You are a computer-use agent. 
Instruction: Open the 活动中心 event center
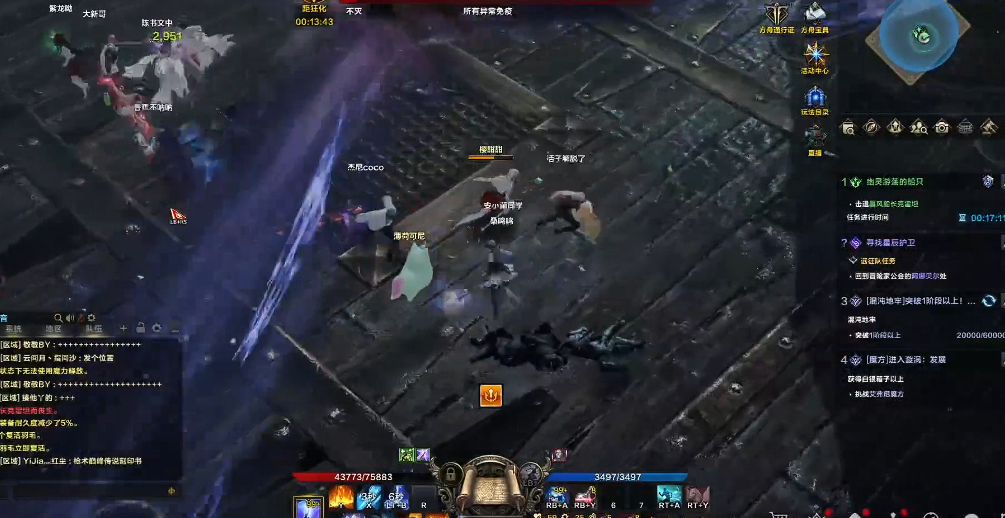pyautogui.click(x=816, y=55)
